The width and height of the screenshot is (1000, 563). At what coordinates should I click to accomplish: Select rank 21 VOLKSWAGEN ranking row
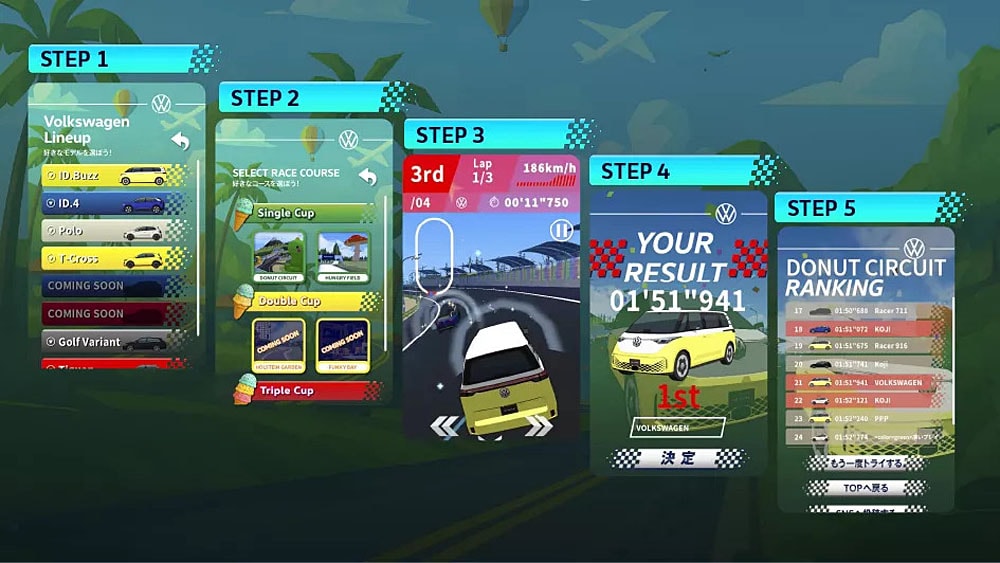[866, 382]
